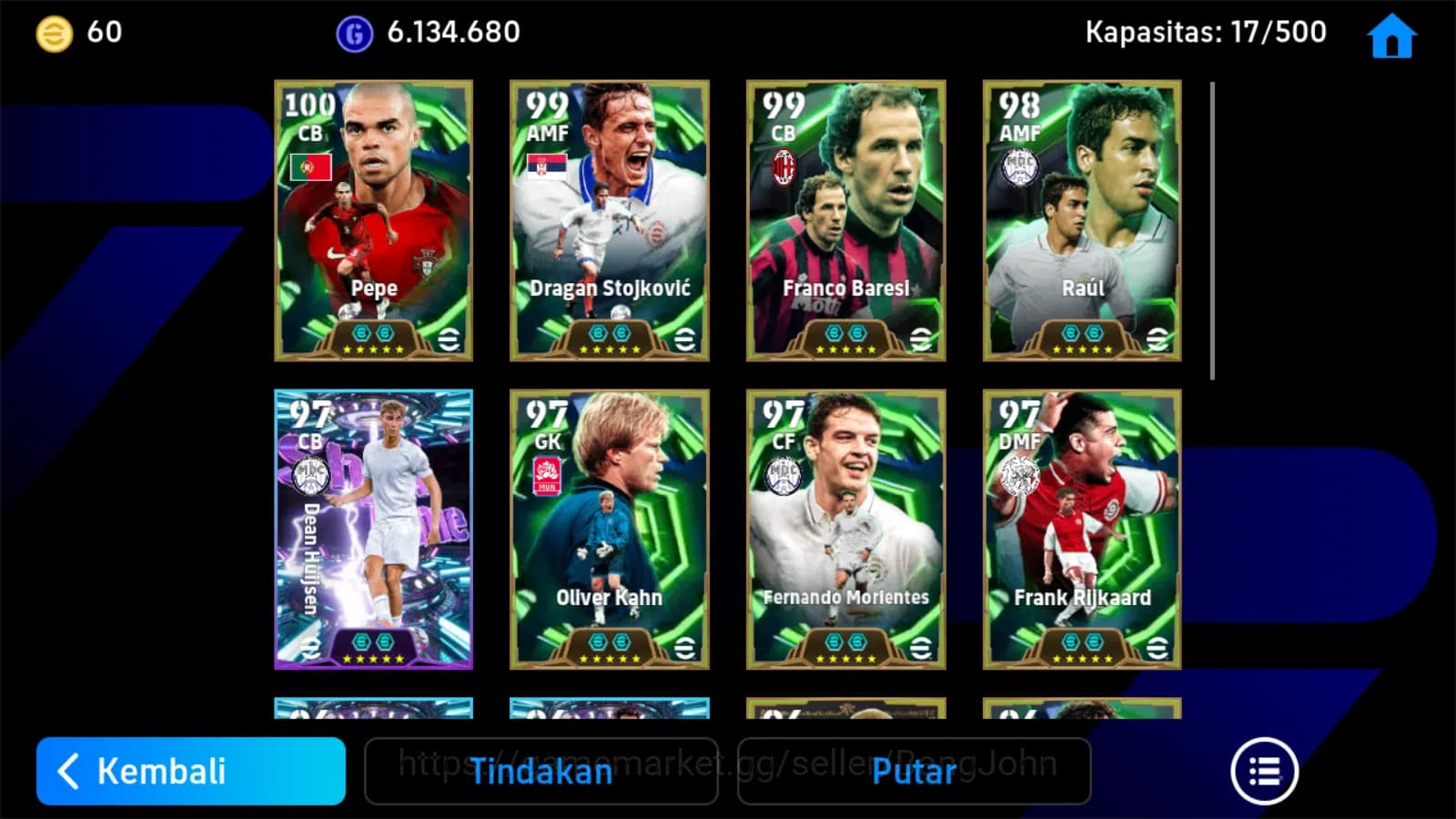The height and width of the screenshot is (819, 1456).
Task: Click the vertical scrollbar on the right
Action: [x=1212, y=227]
